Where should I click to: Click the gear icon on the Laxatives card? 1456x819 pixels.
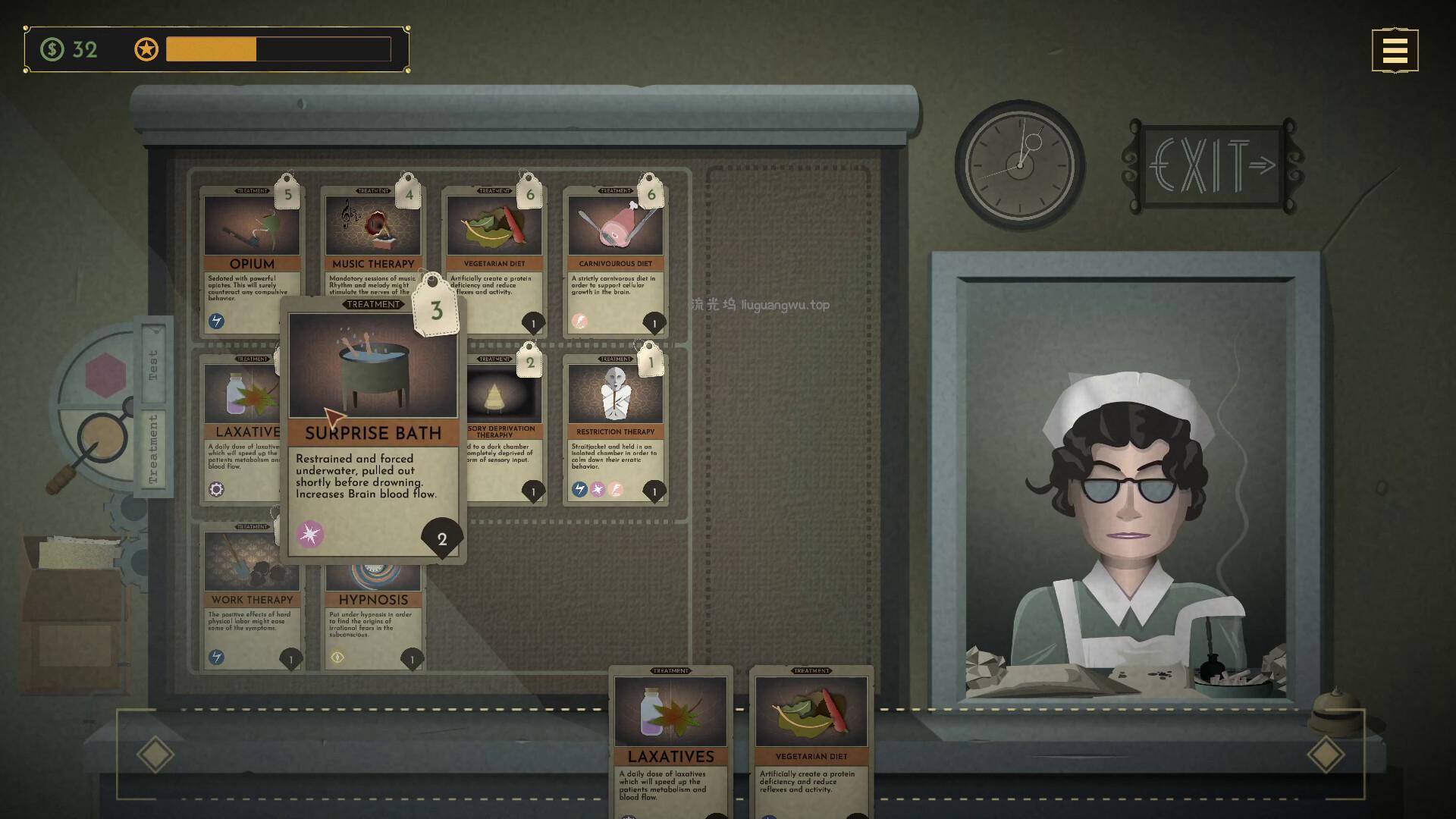(218, 490)
